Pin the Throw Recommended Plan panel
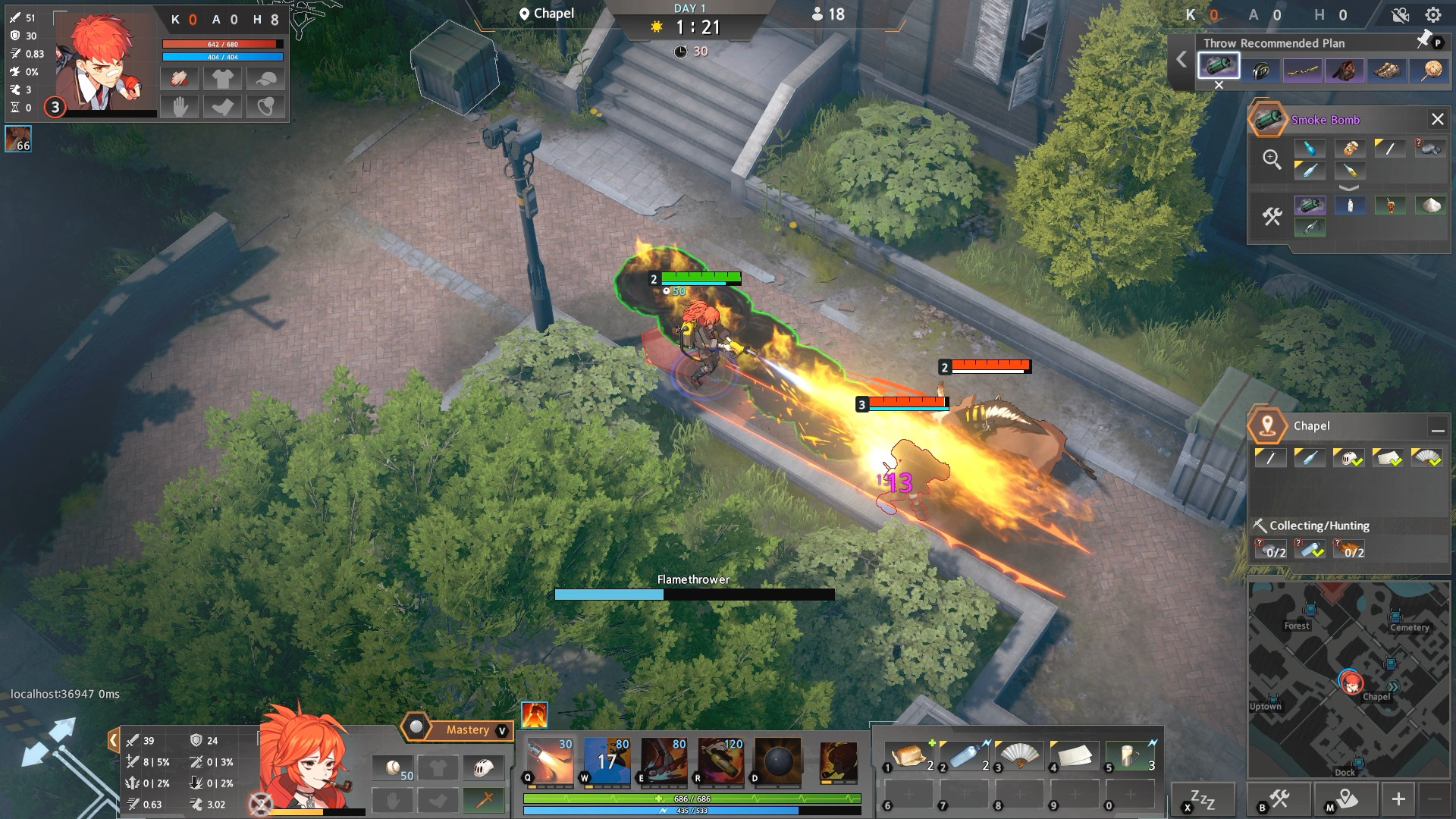Viewport: 1456px width, 819px height. pyautogui.click(x=1424, y=41)
